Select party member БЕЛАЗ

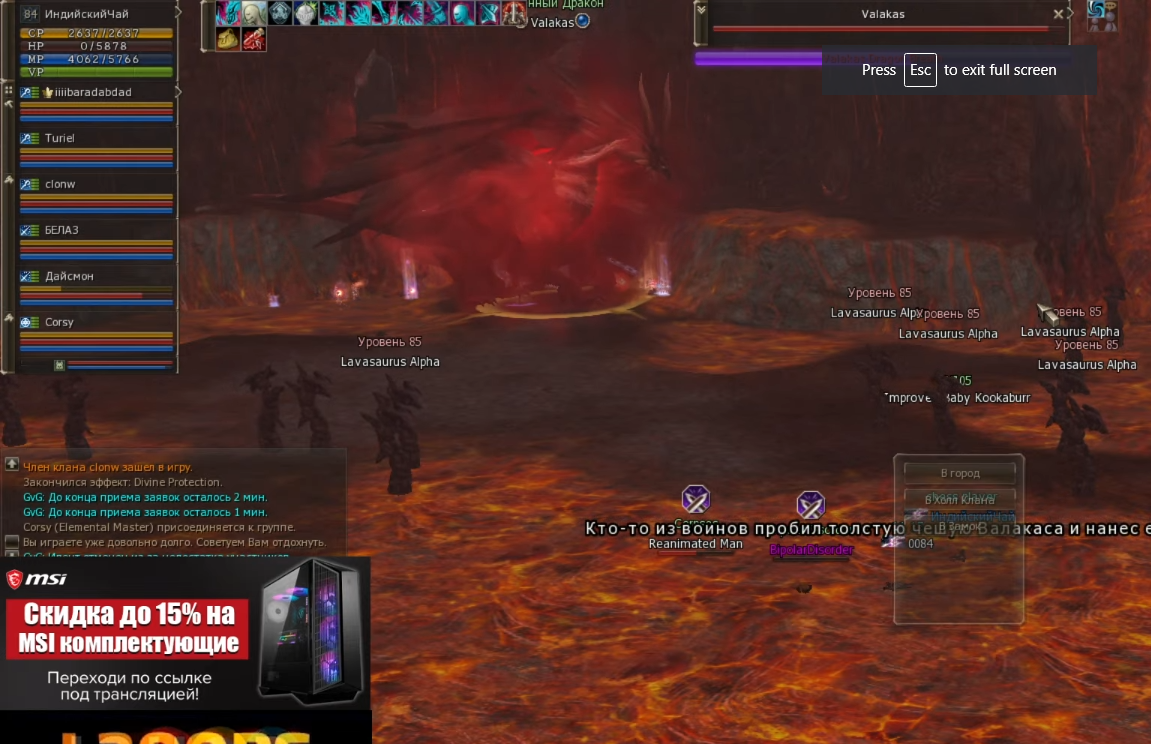point(62,230)
